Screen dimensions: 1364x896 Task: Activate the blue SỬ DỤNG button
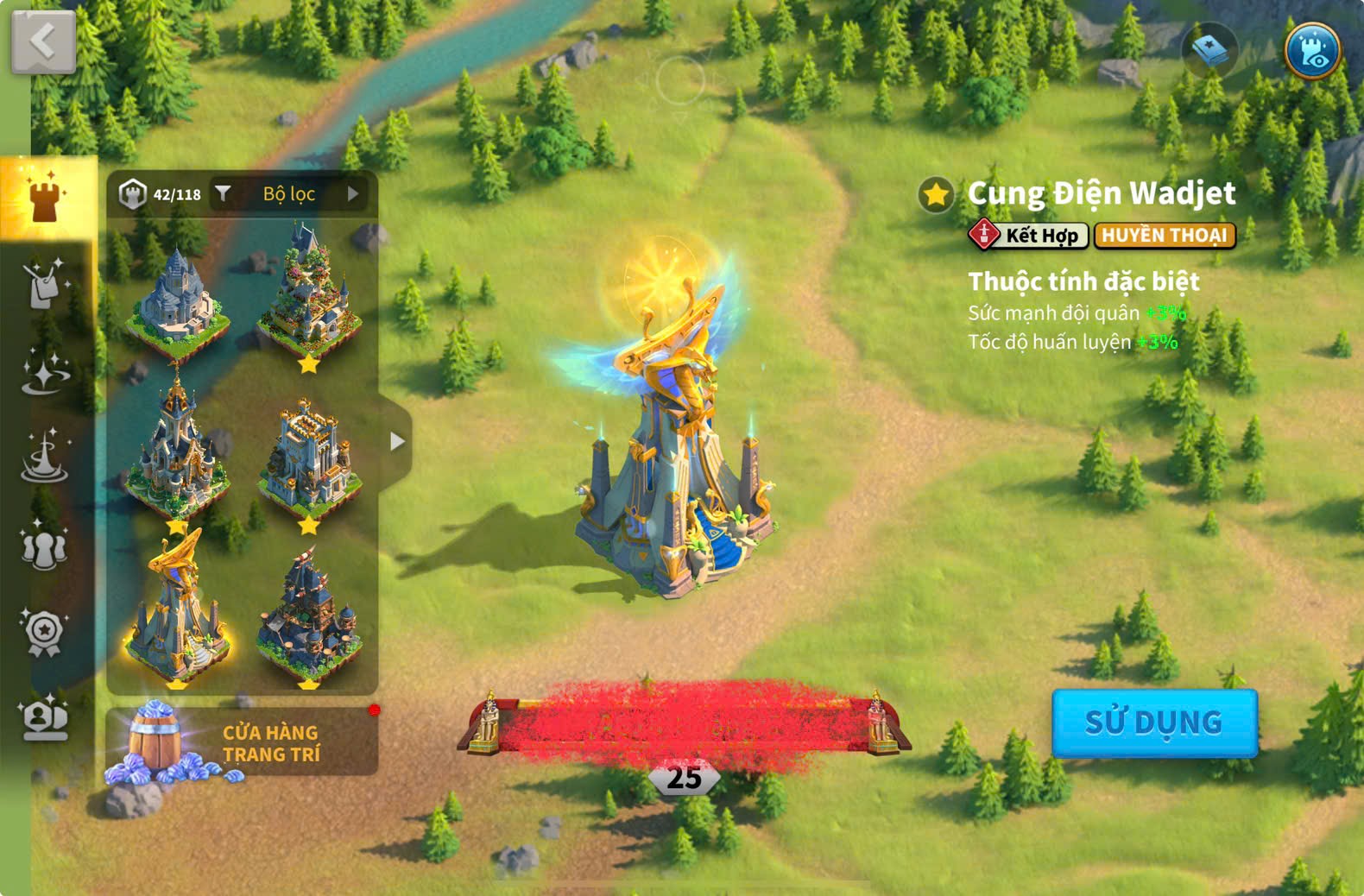tap(1153, 722)
